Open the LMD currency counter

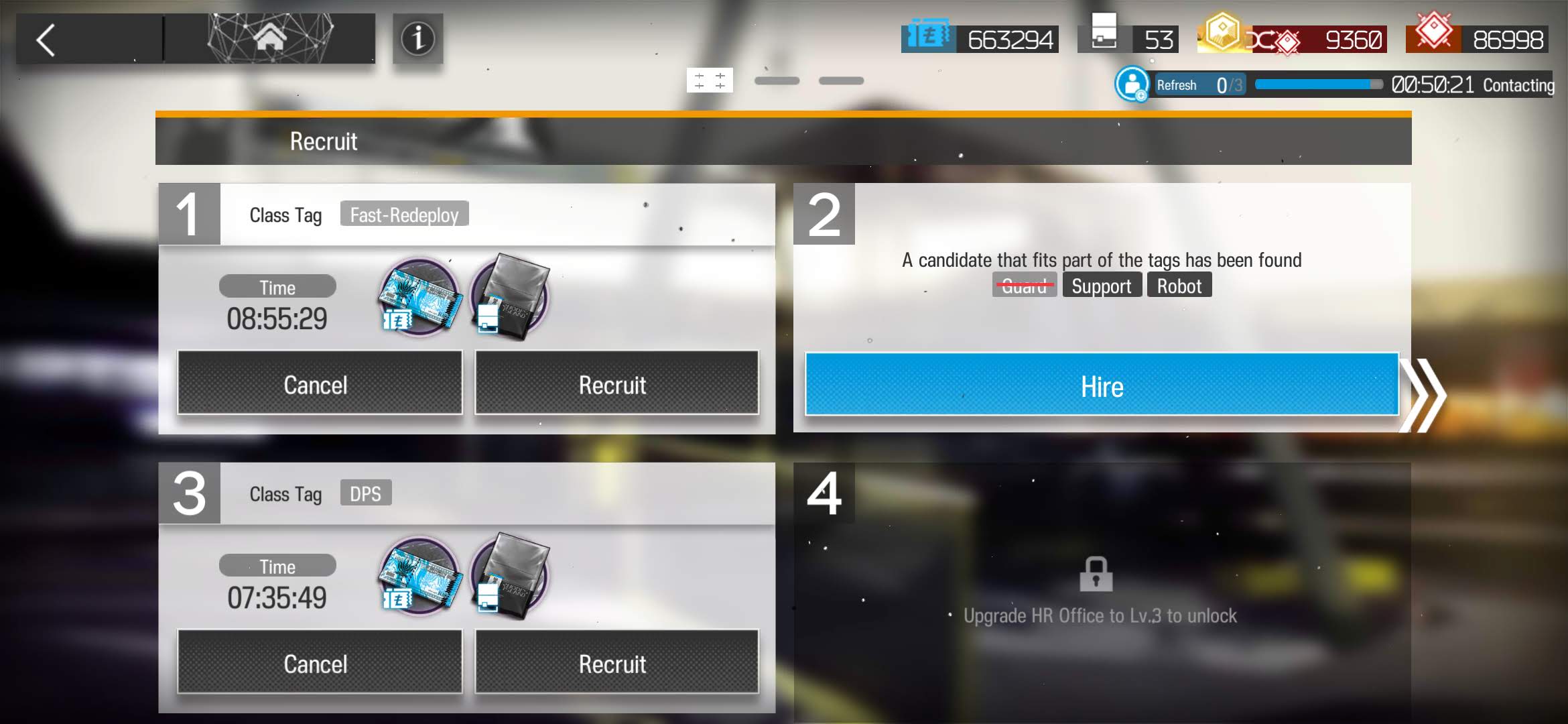pos(980,39)
